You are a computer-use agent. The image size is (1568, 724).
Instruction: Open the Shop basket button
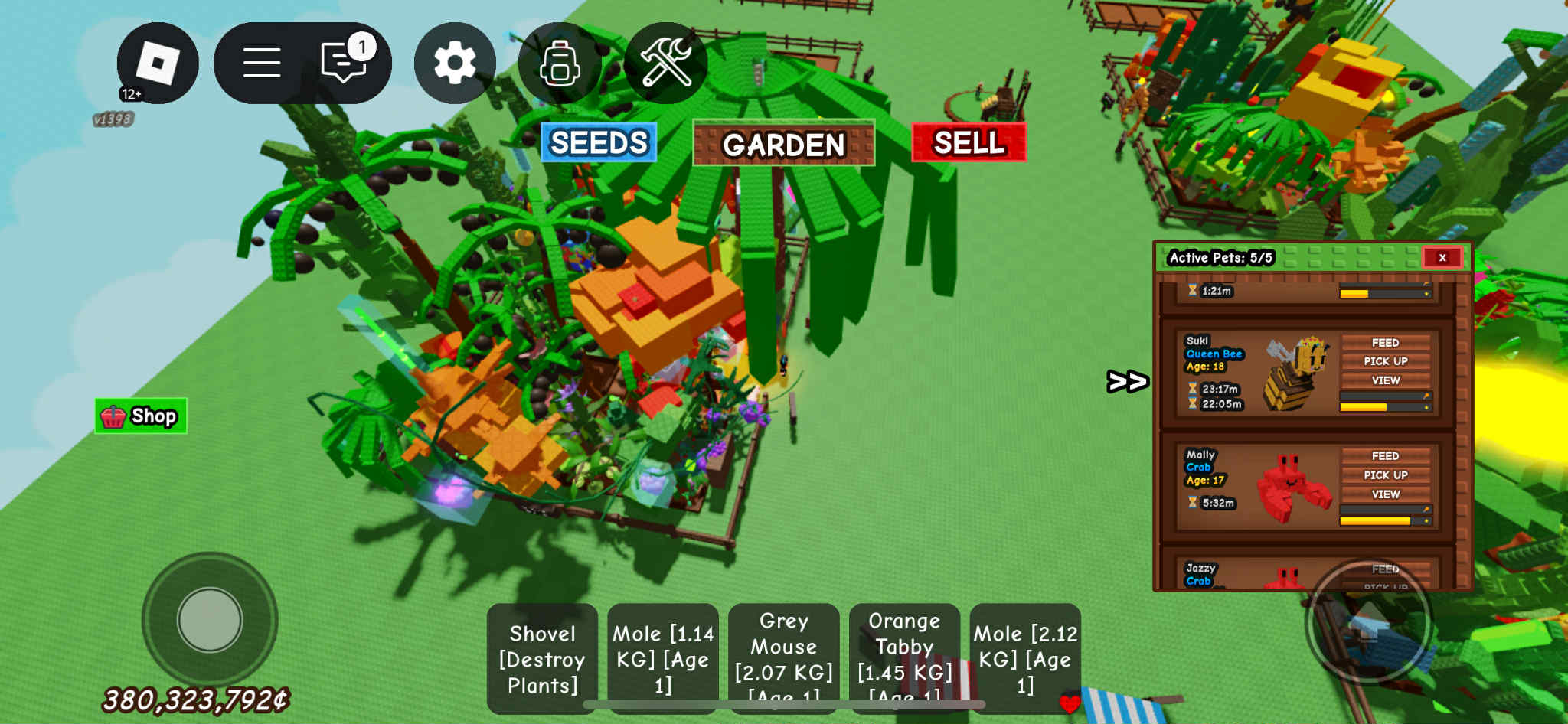click(x=141, y=416)
